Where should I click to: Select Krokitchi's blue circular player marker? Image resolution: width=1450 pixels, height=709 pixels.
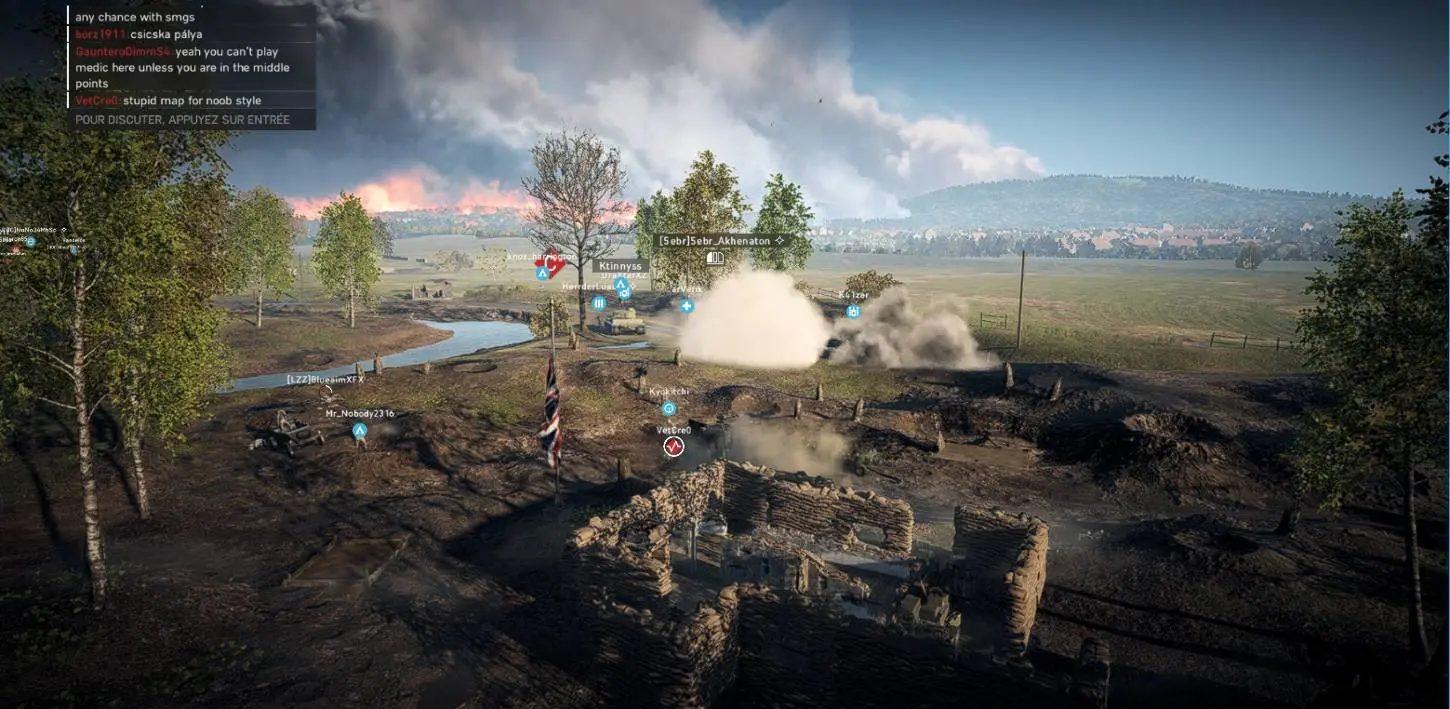[x=669, y=408]
